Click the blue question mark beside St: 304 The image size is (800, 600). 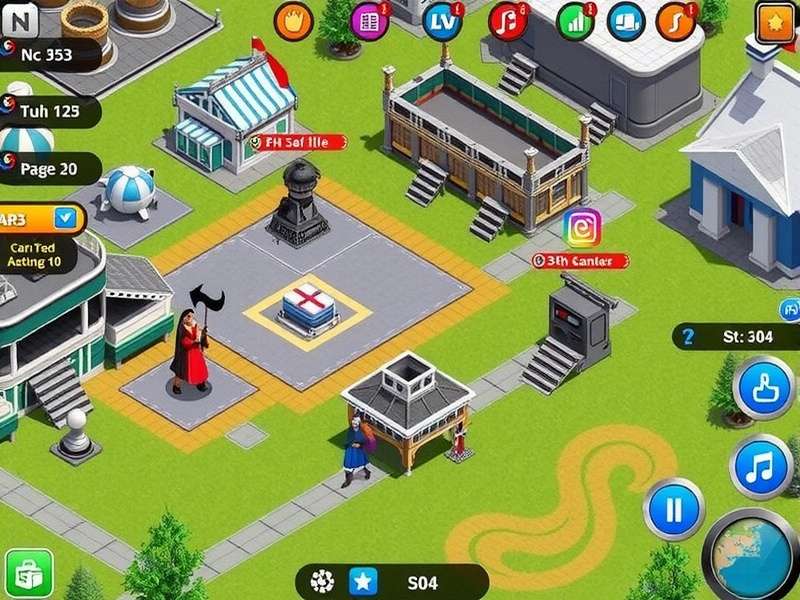point(688,337)
